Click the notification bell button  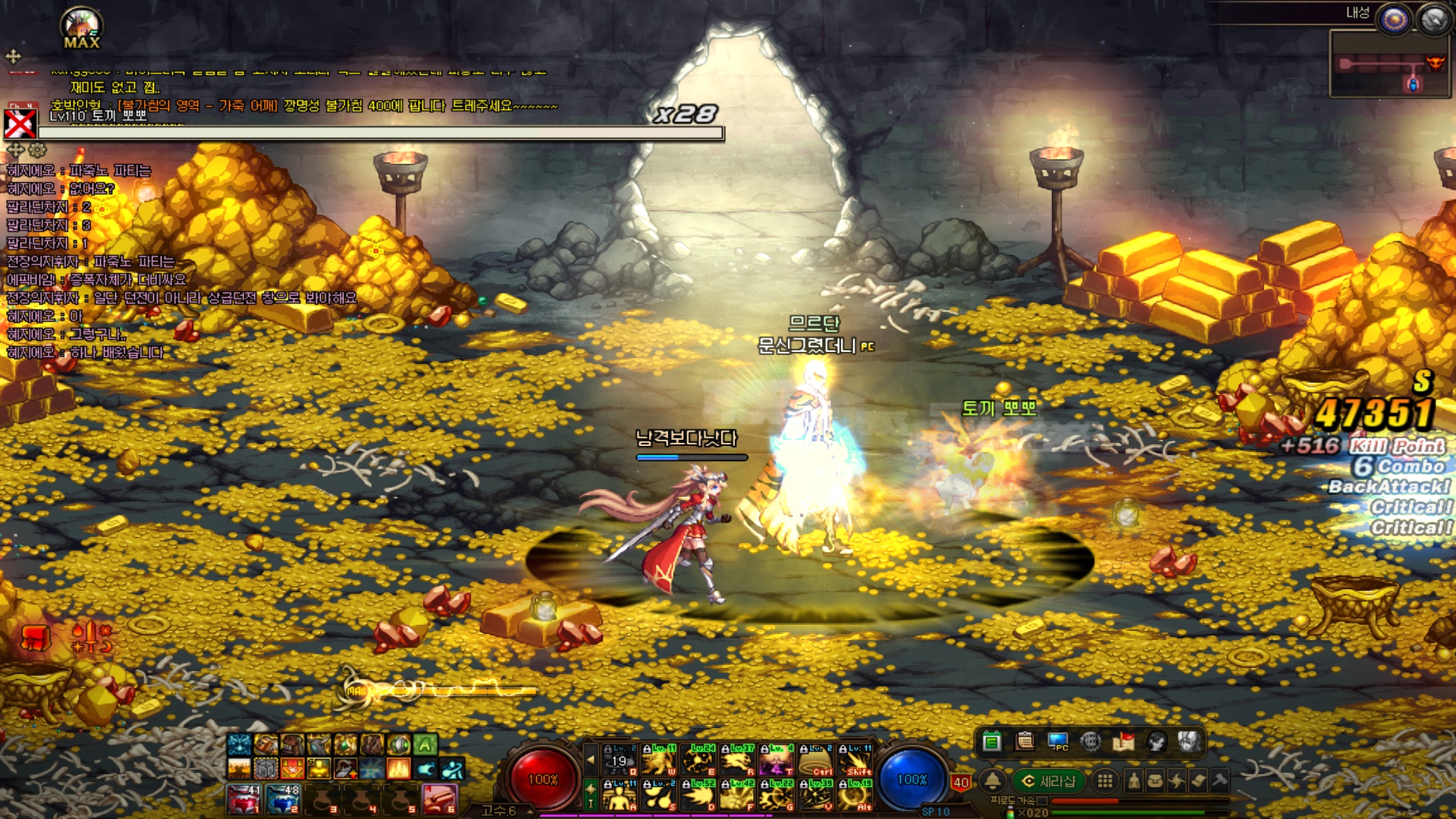pos(992,781)
